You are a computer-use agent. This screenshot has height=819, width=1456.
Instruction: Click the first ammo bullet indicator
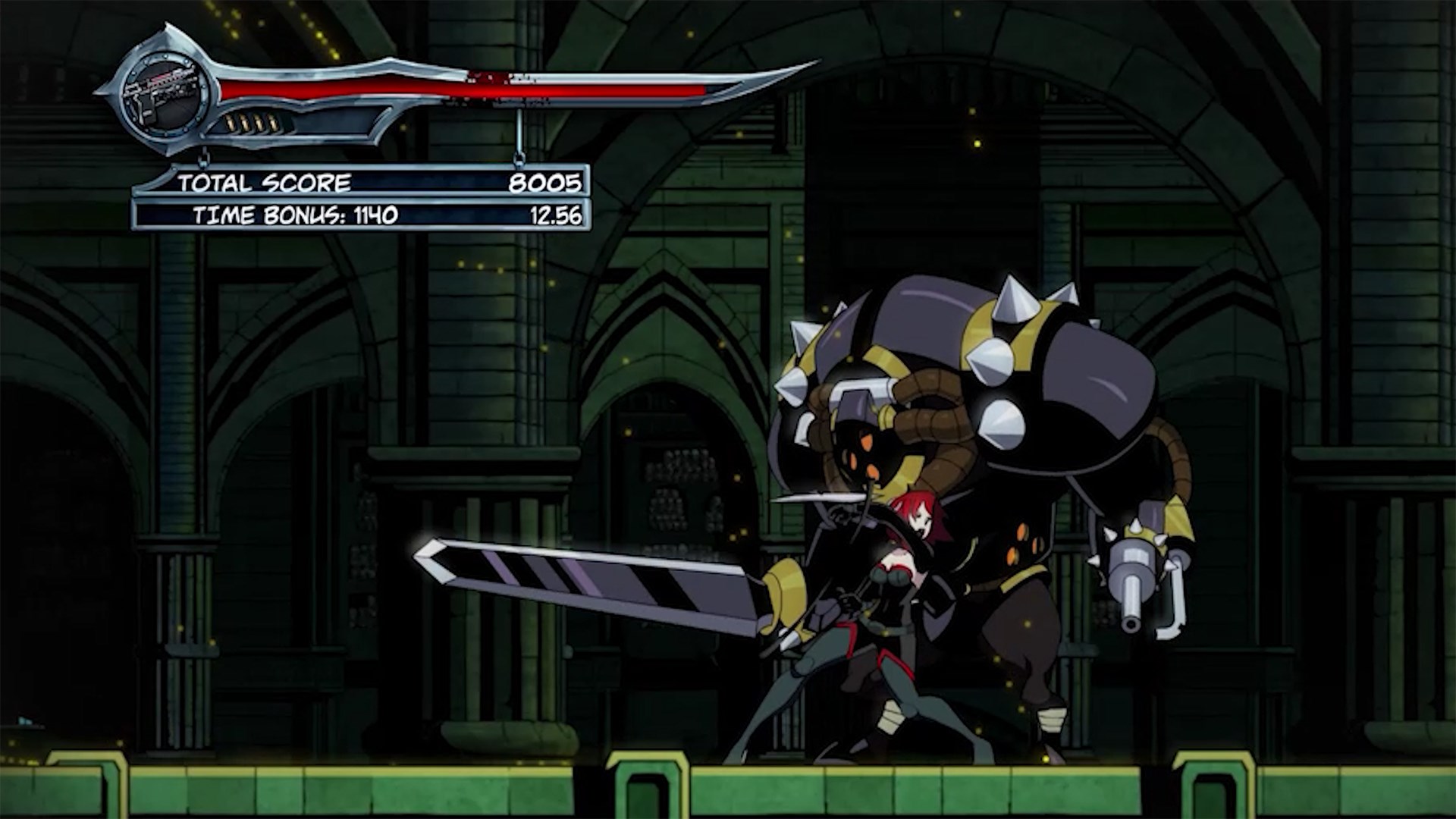[x=231, y=123]
